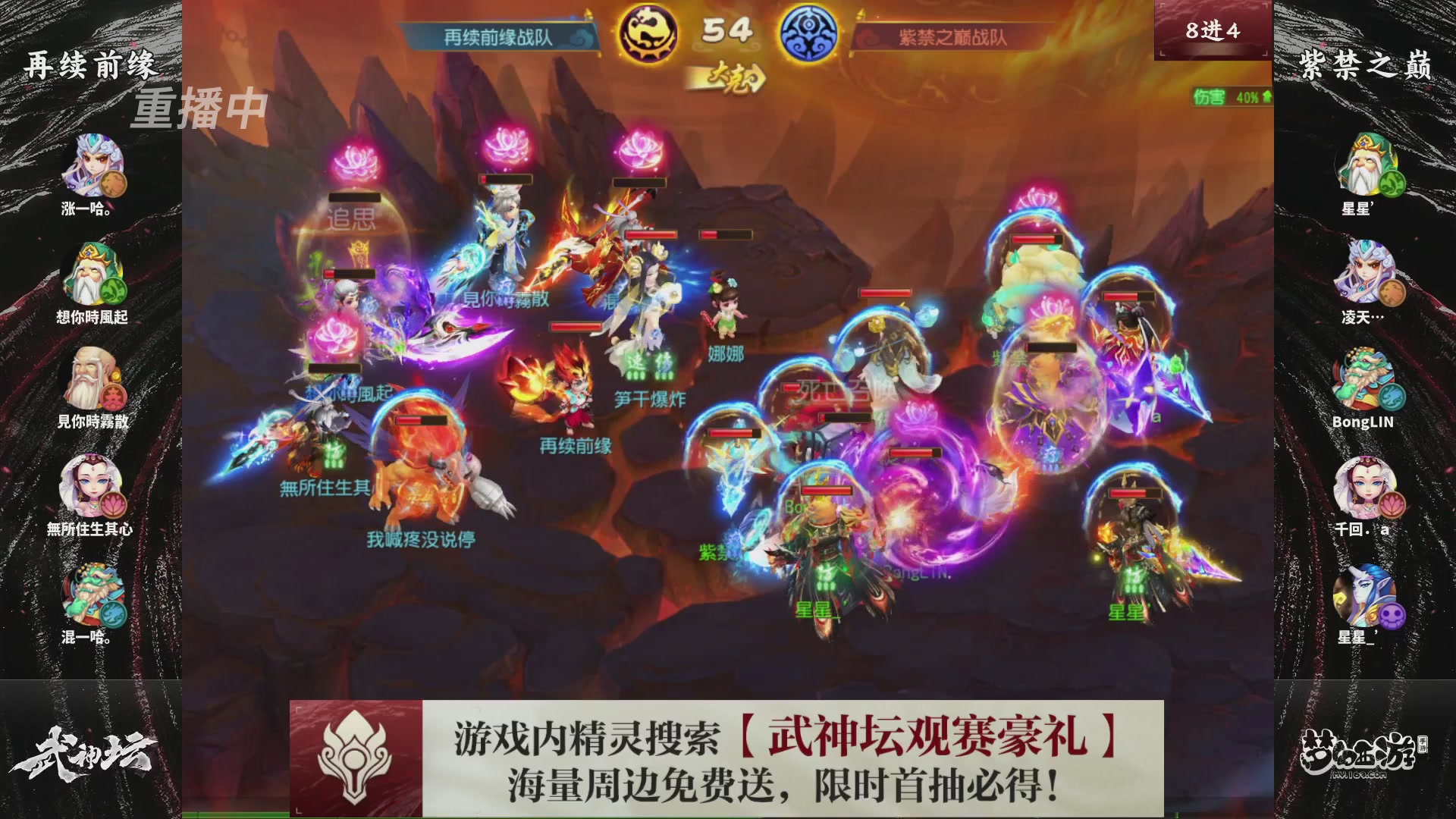Image resolution: width=1456 pixels, height=819 pixels.
Task: Click the score 54 display
Action: point(728,30)
